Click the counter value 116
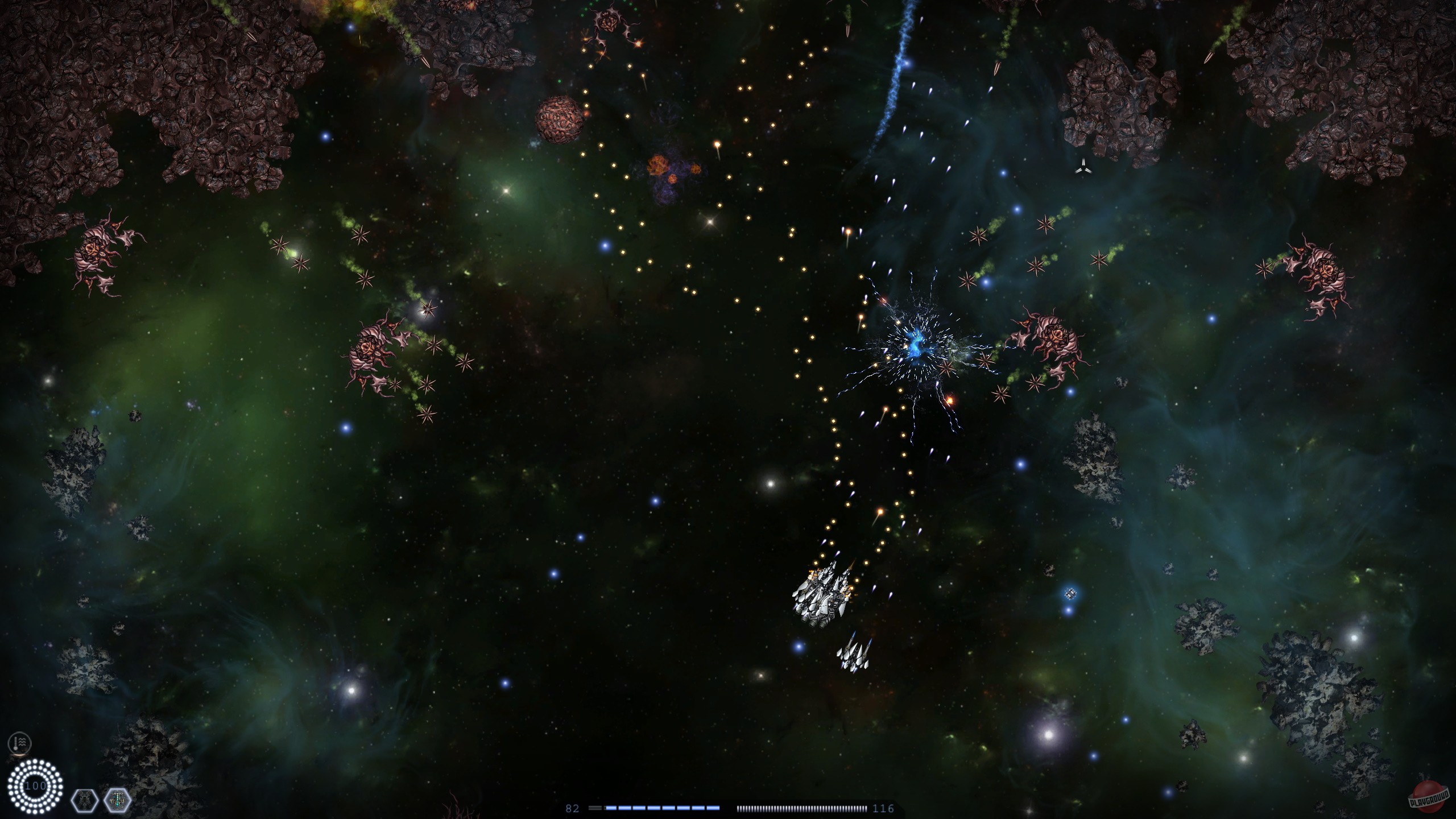Screen dimensions: 1456x819 (x=885, y=808)
